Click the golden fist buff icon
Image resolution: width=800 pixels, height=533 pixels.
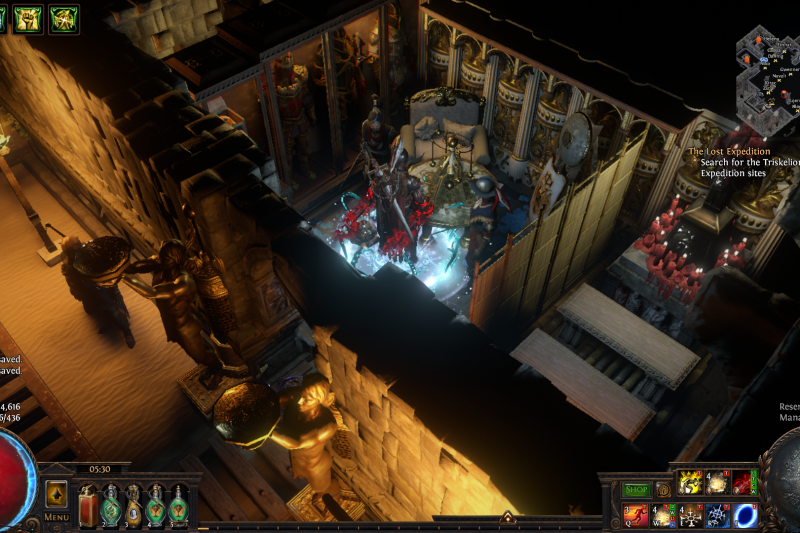click(x=27, y=19)
